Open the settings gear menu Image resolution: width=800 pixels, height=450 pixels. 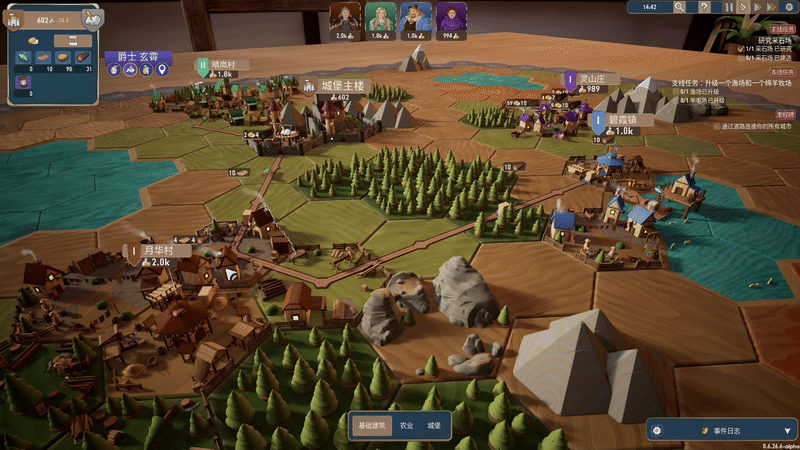pos(788,7)
